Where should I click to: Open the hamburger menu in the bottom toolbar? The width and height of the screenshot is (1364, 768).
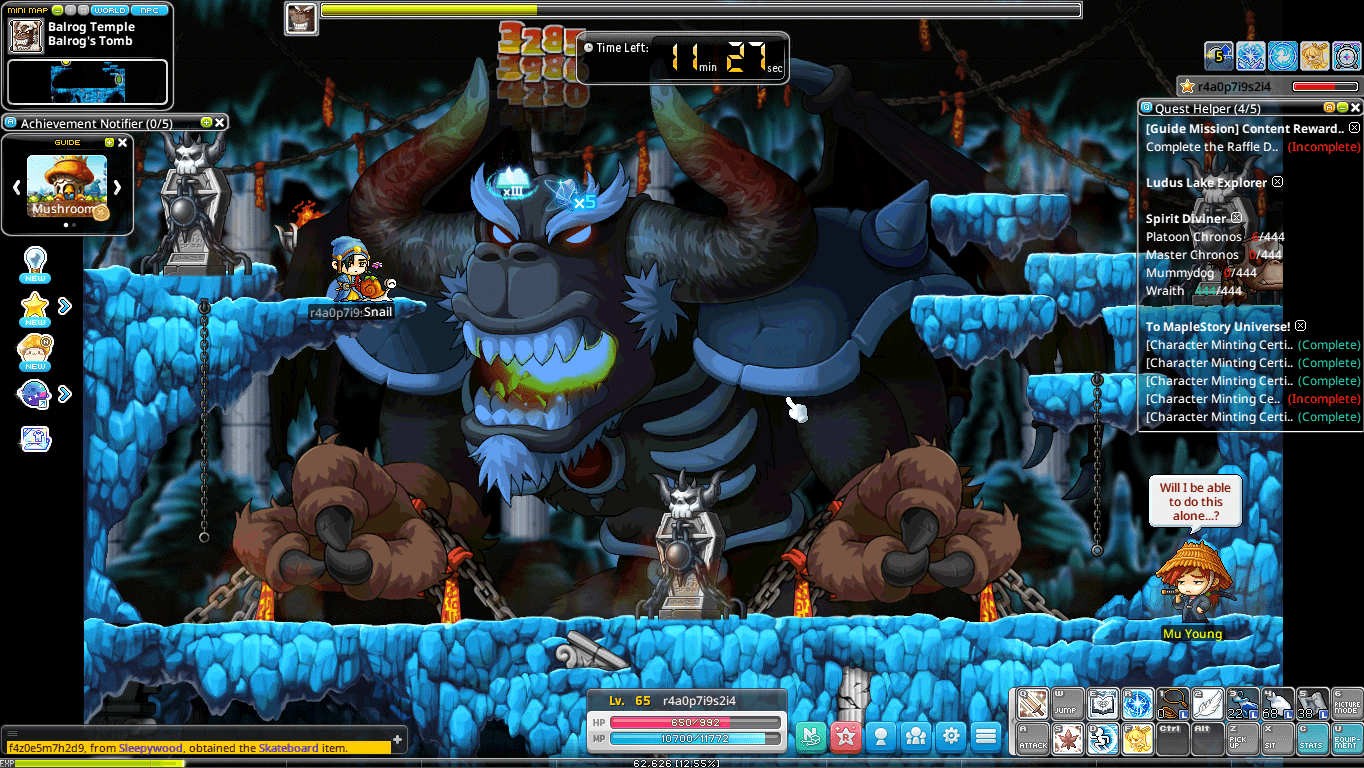click(x=985, y=737)
